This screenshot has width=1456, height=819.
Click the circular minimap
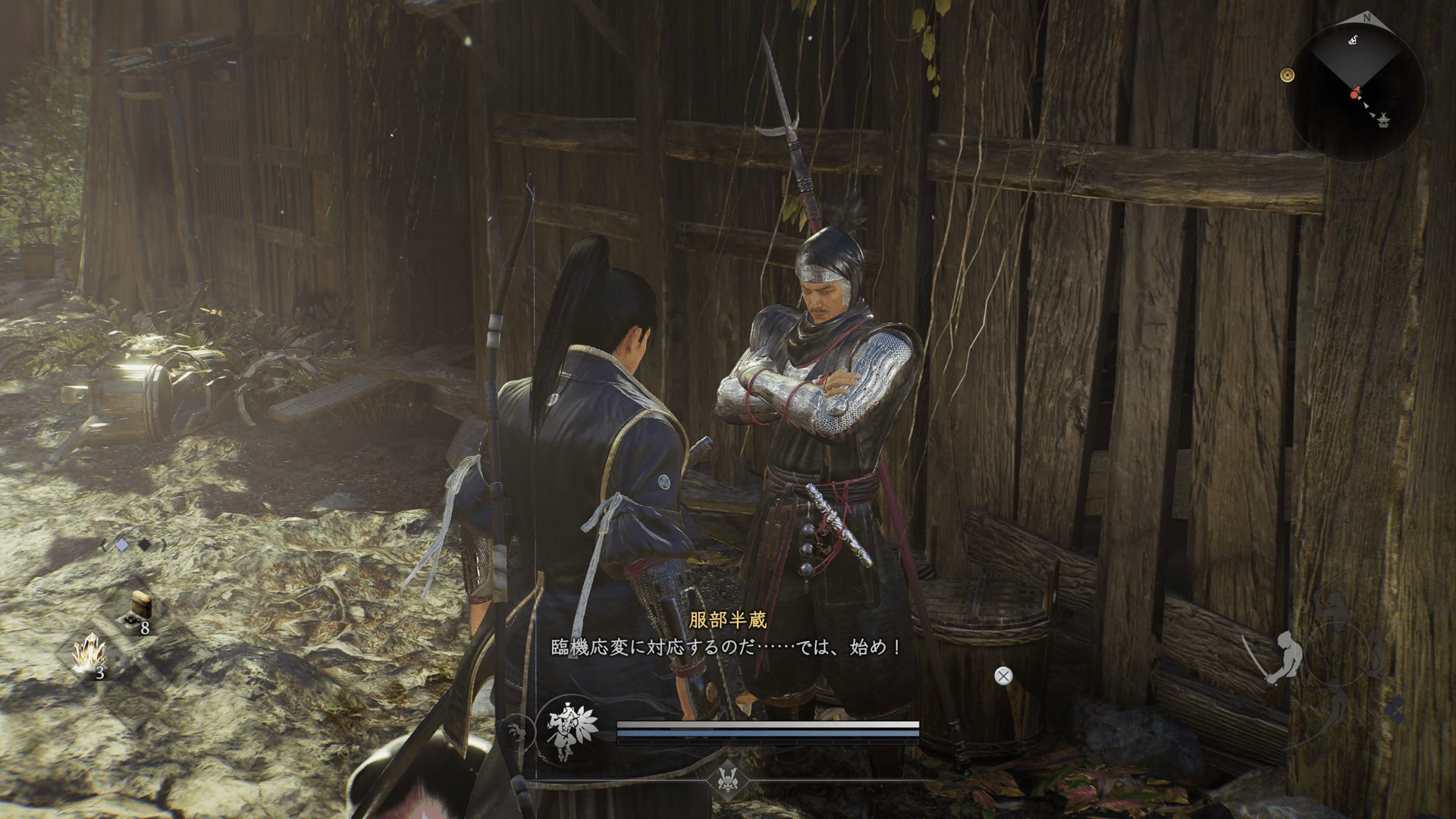[1354, 91]
